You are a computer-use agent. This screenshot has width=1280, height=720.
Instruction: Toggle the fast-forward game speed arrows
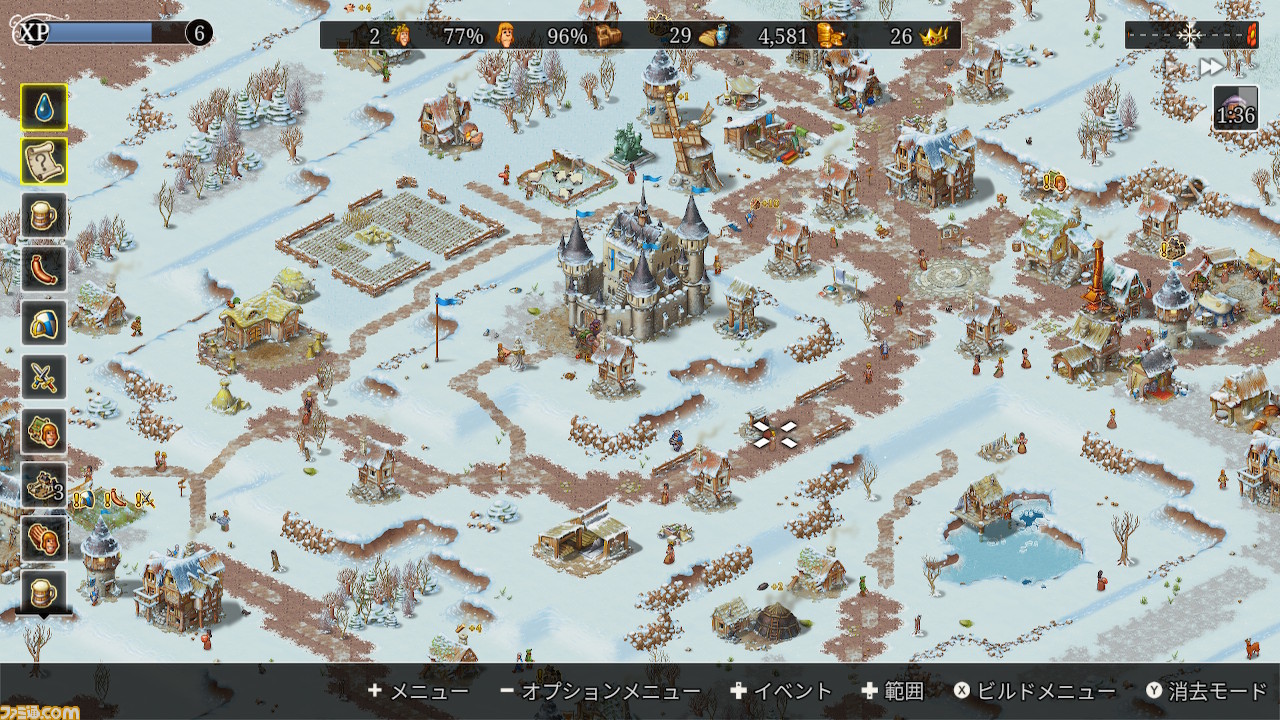click(1211, 67)
